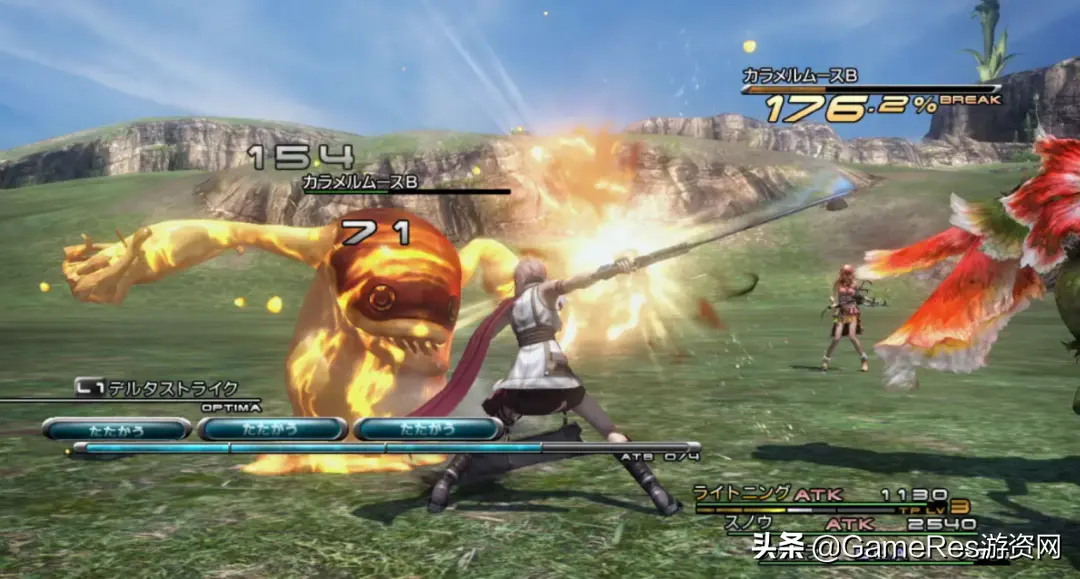Open the デルタストライク optima label
The image size is (1080, 579).
172,388
